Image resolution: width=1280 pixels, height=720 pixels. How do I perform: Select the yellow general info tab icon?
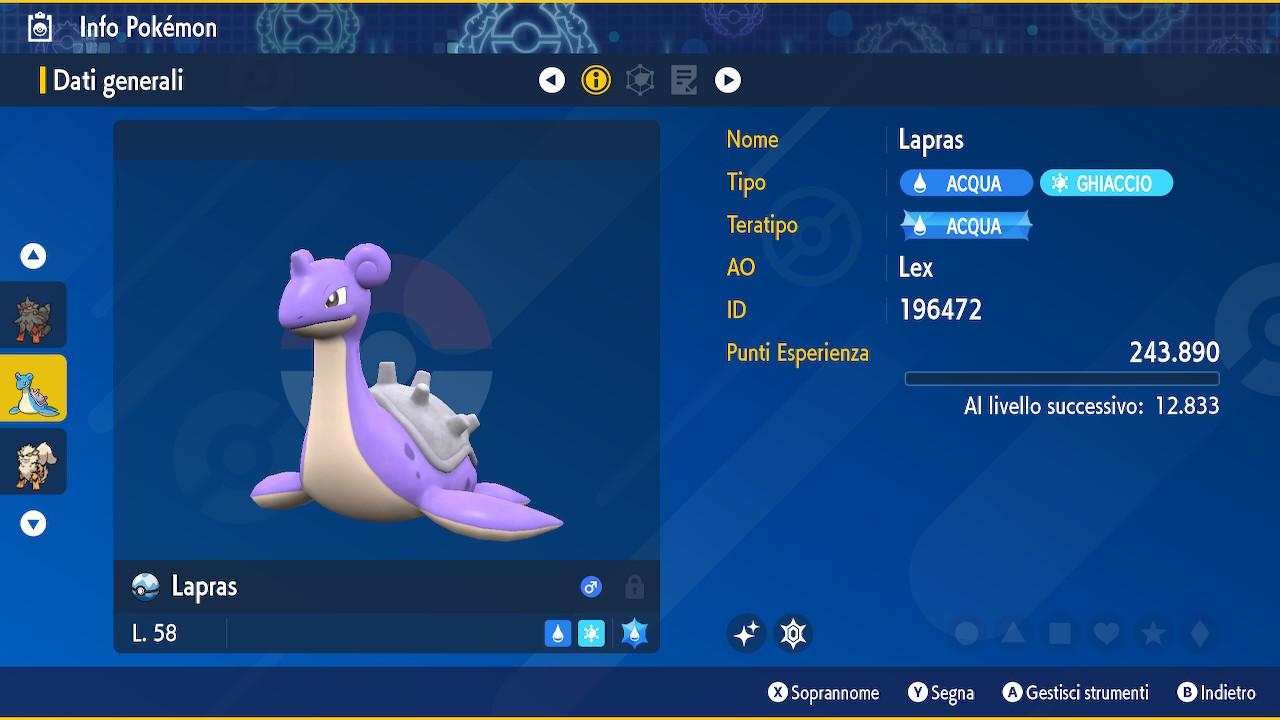coord(596,80)
